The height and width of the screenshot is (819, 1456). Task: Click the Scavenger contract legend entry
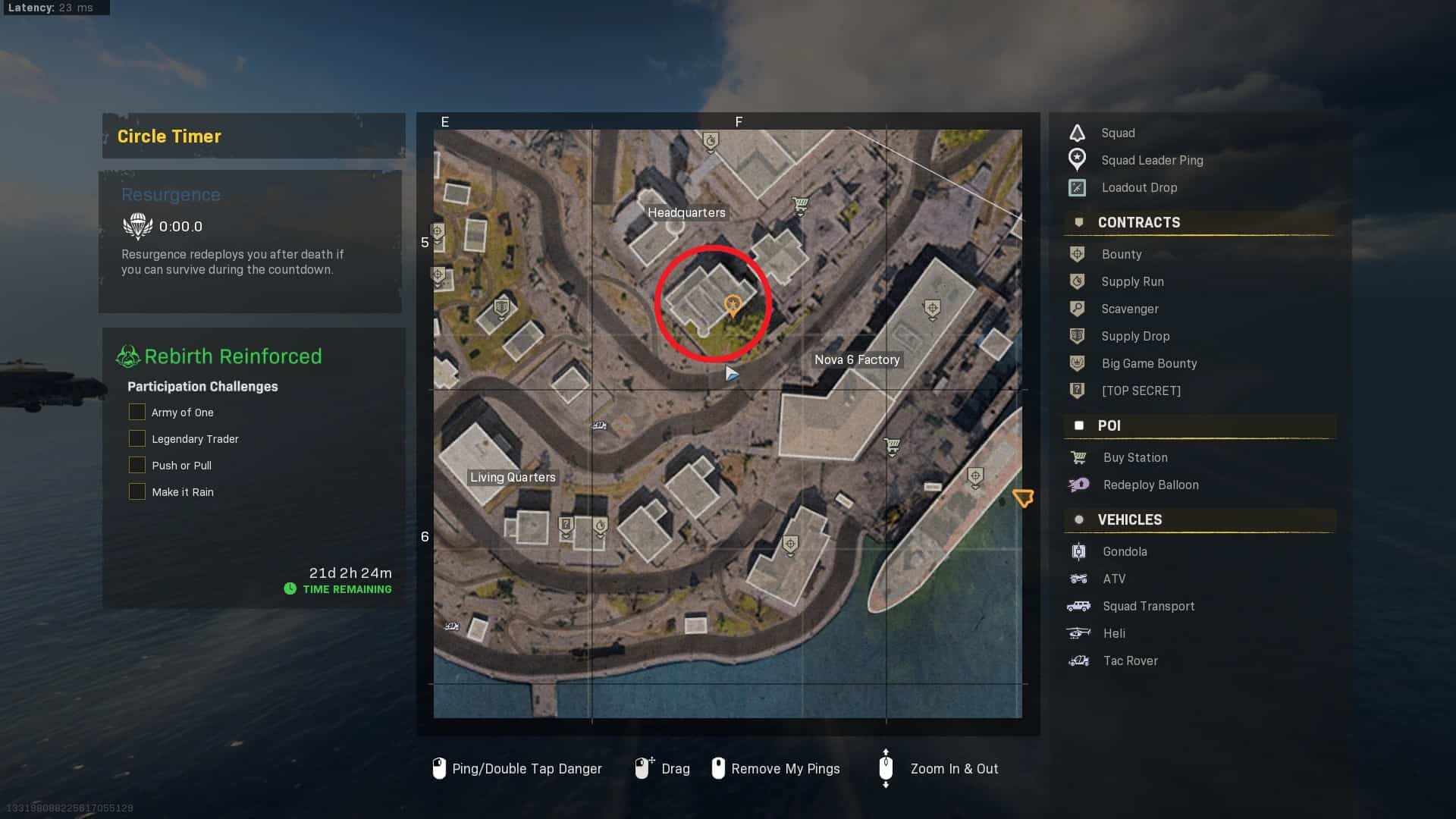coord(1129,309)
